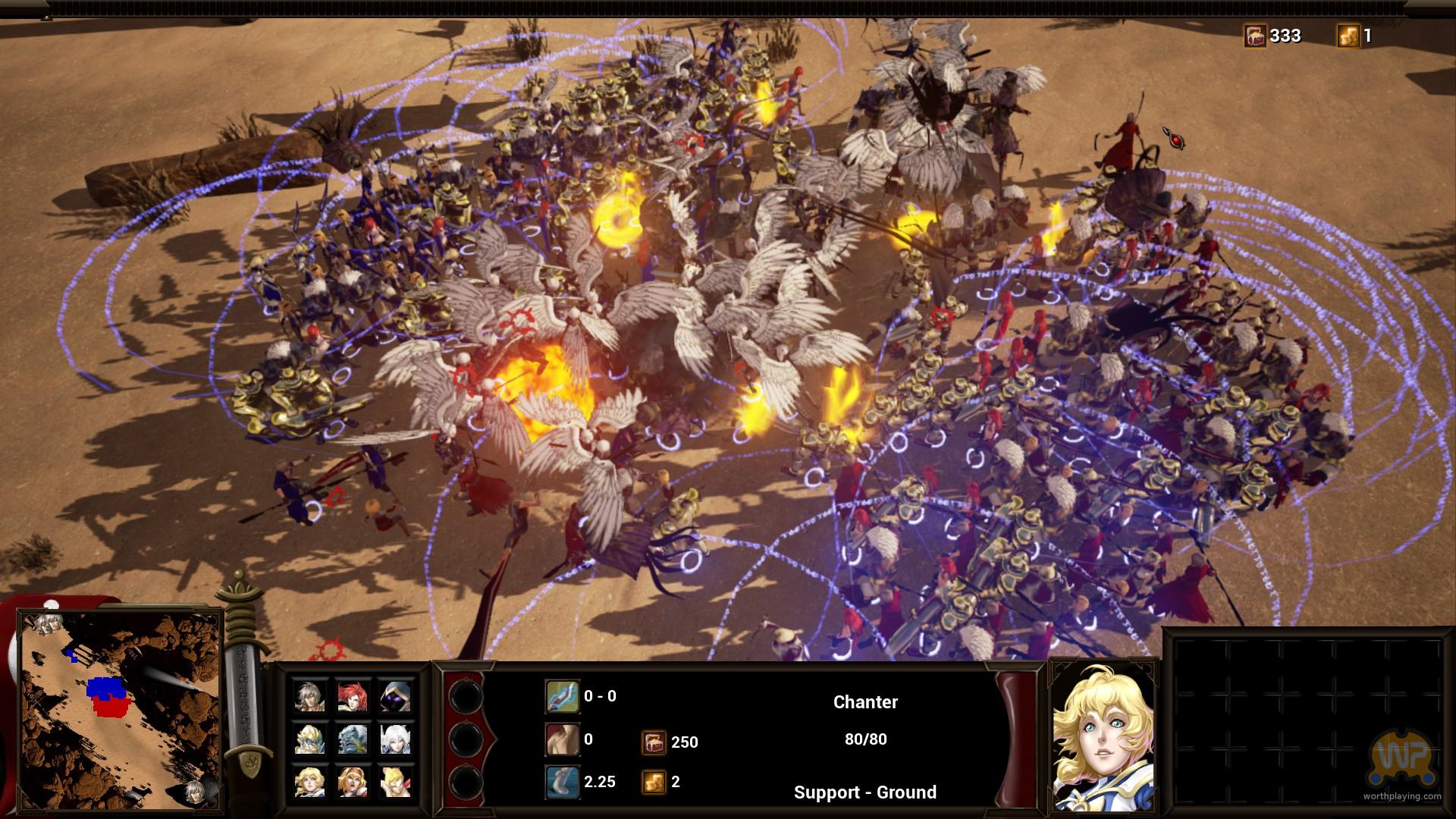This screenshot has height=819, width=1456.
Task: Click the attack damage sword icon
Action: click(x=562, y=696)
